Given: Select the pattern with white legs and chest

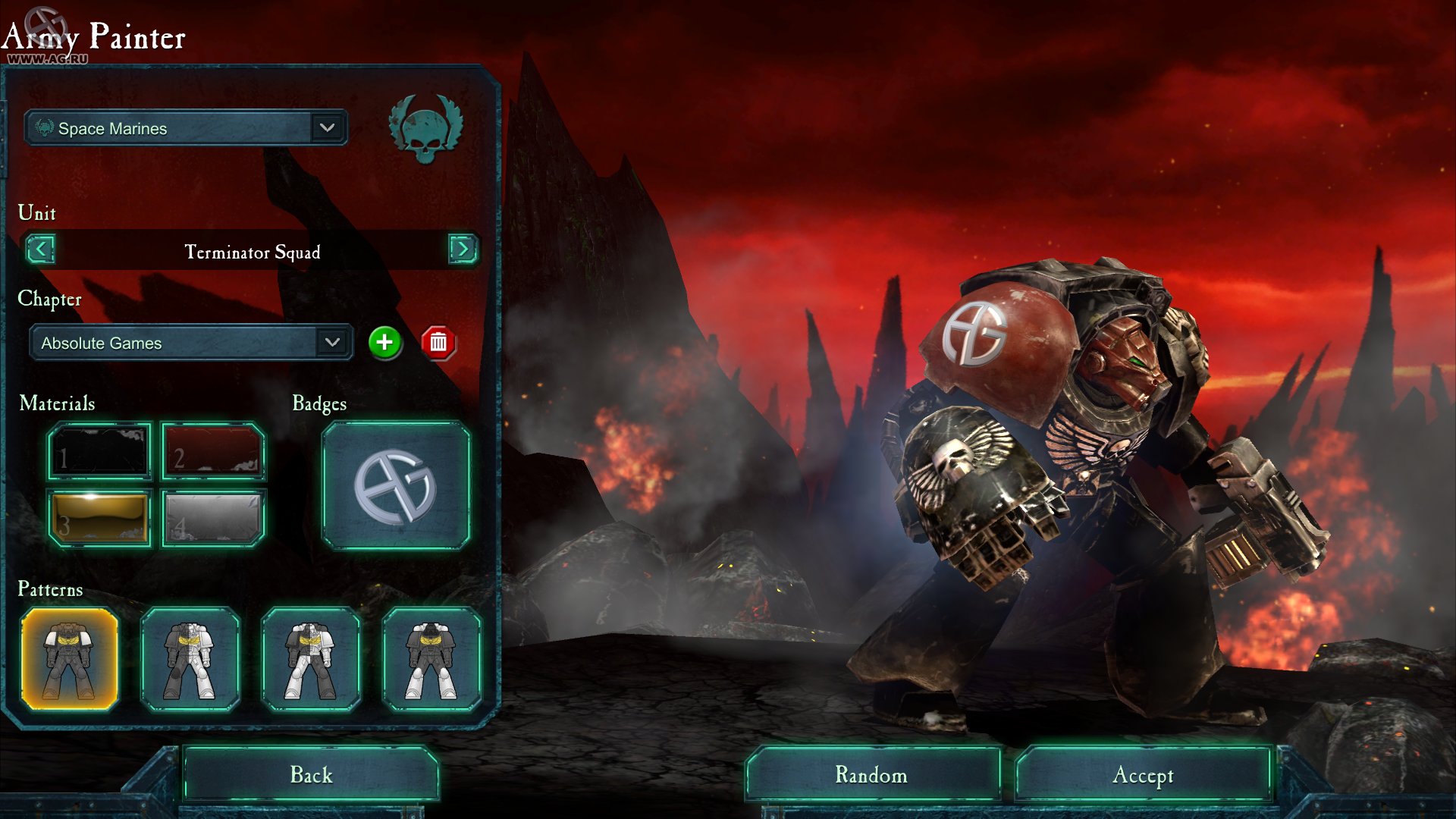Looking at the screenshot, I should [190, 660].
